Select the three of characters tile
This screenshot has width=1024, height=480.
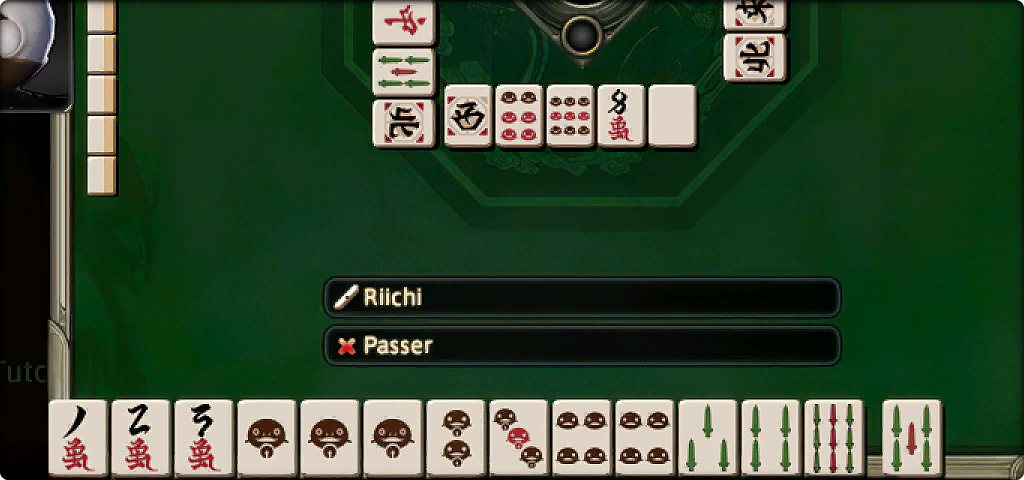point(204,438)
